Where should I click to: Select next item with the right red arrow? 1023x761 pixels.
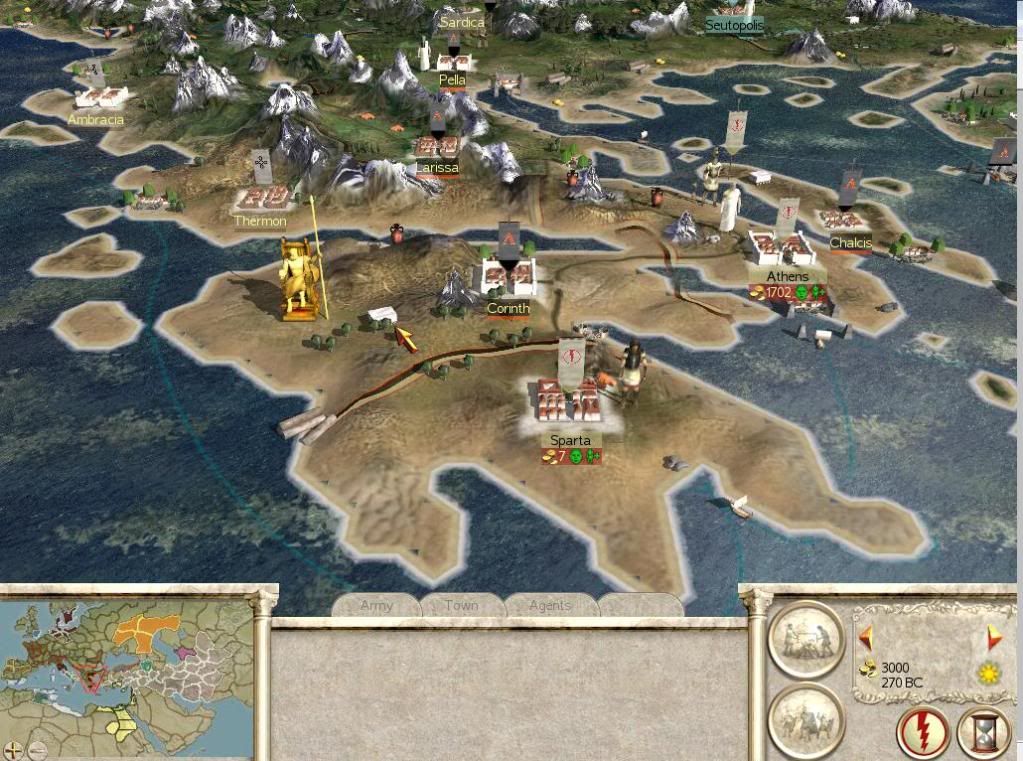click(993, 638)
